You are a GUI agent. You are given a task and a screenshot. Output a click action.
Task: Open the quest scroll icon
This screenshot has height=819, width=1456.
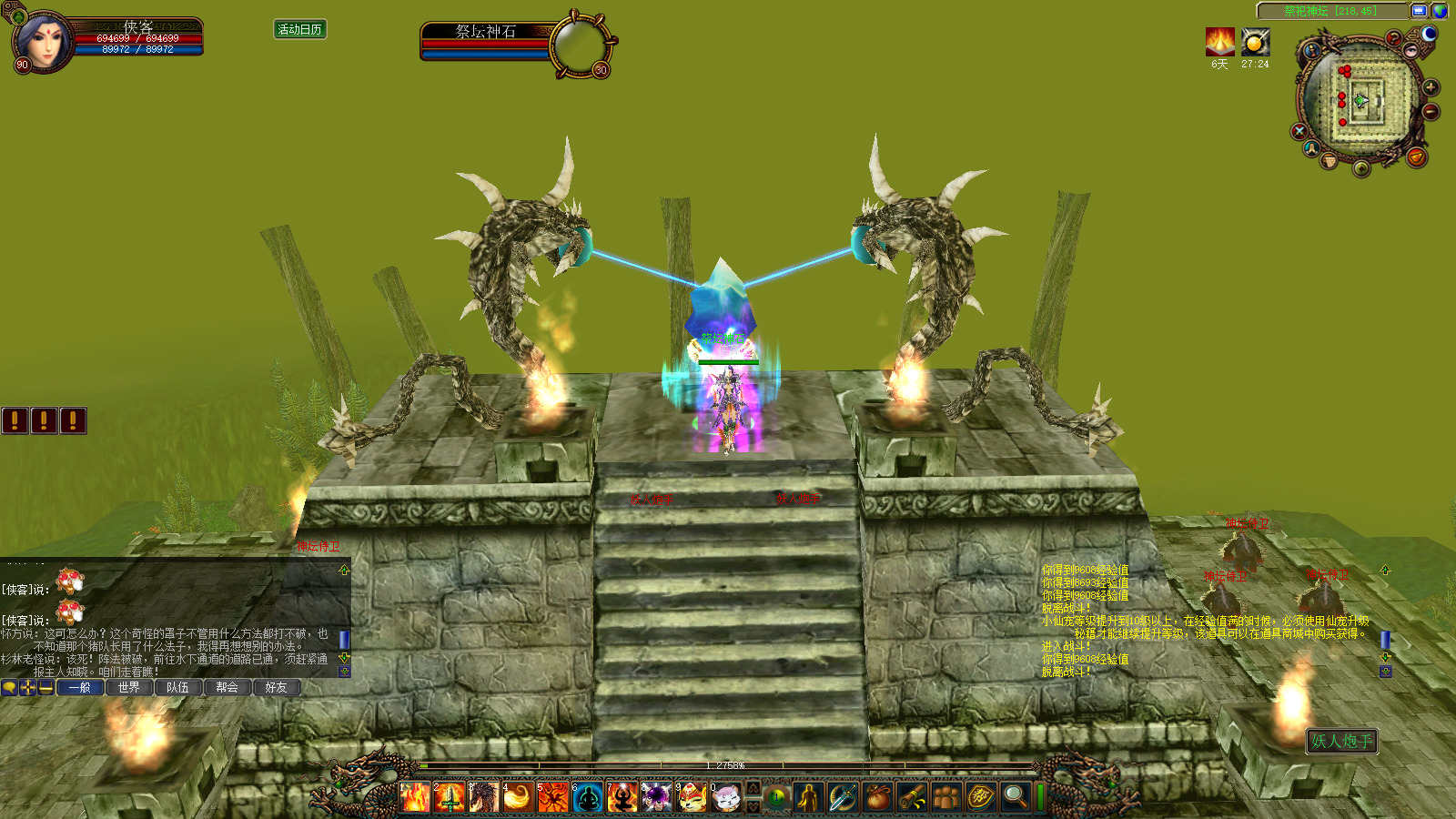[x=912, y=797]
